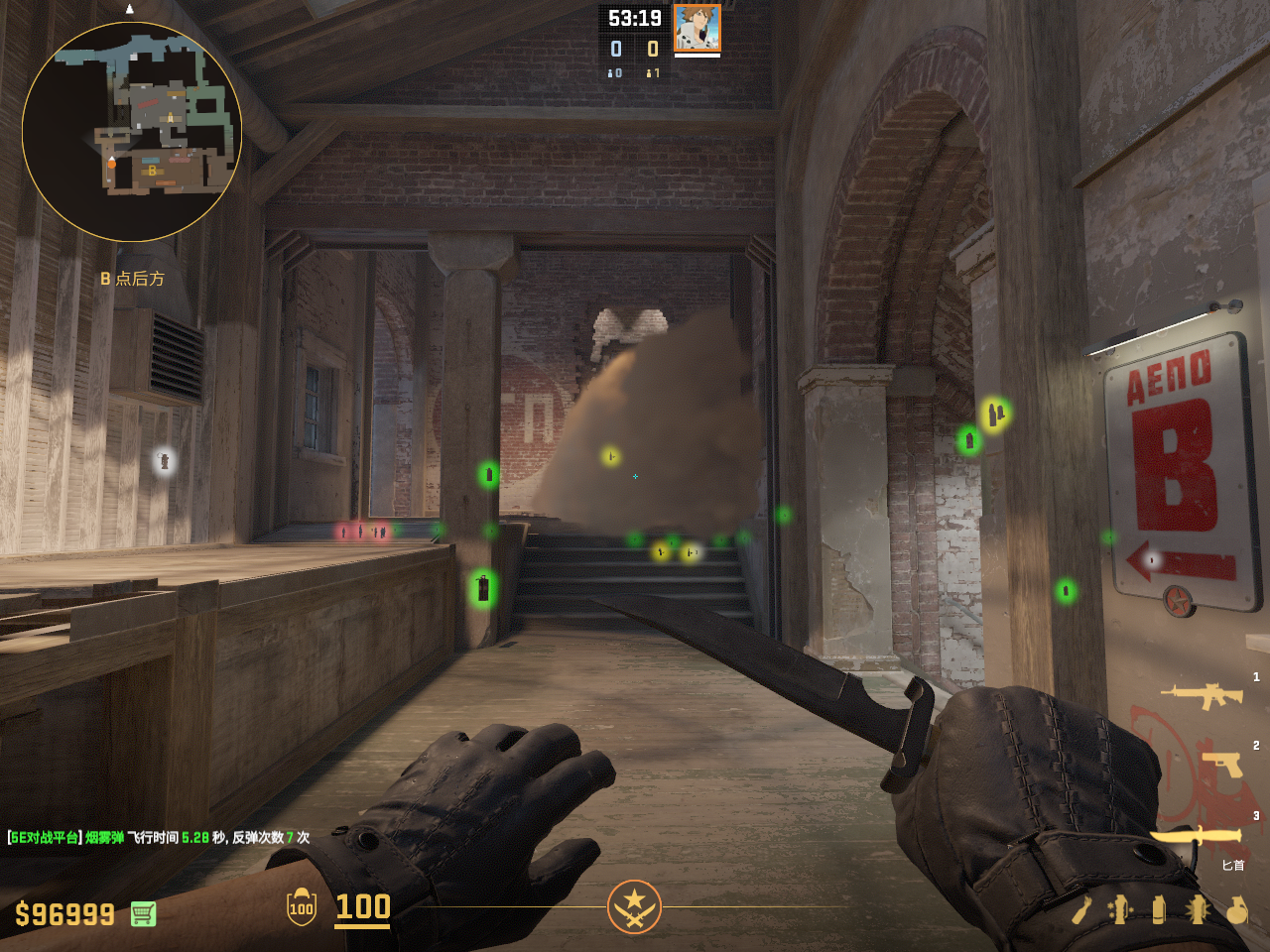
Task: Choose the knife weapon slot
Action: pos(1196,837)
